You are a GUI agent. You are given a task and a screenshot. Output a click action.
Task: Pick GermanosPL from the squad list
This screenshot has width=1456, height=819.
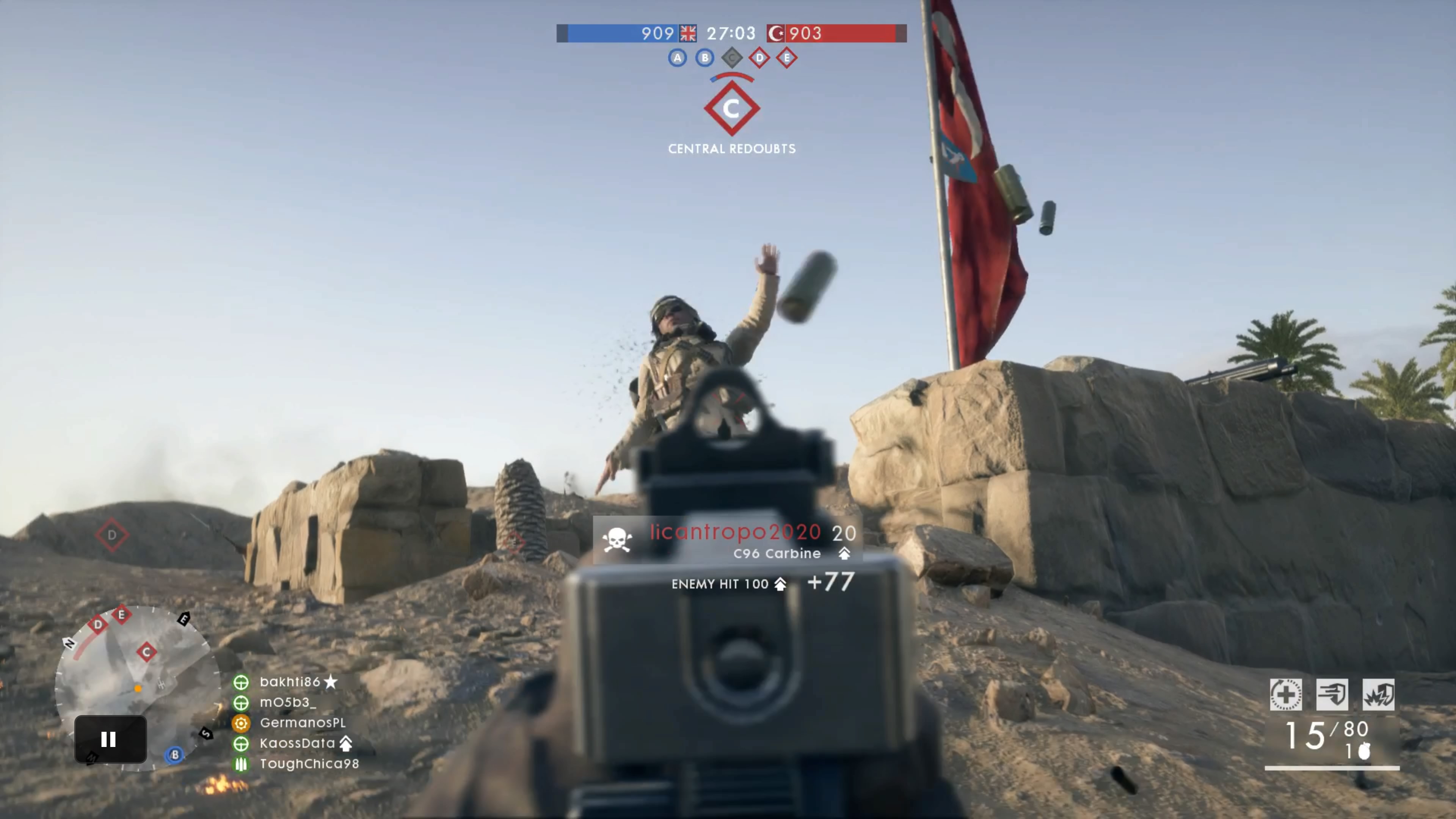point(302,723)
